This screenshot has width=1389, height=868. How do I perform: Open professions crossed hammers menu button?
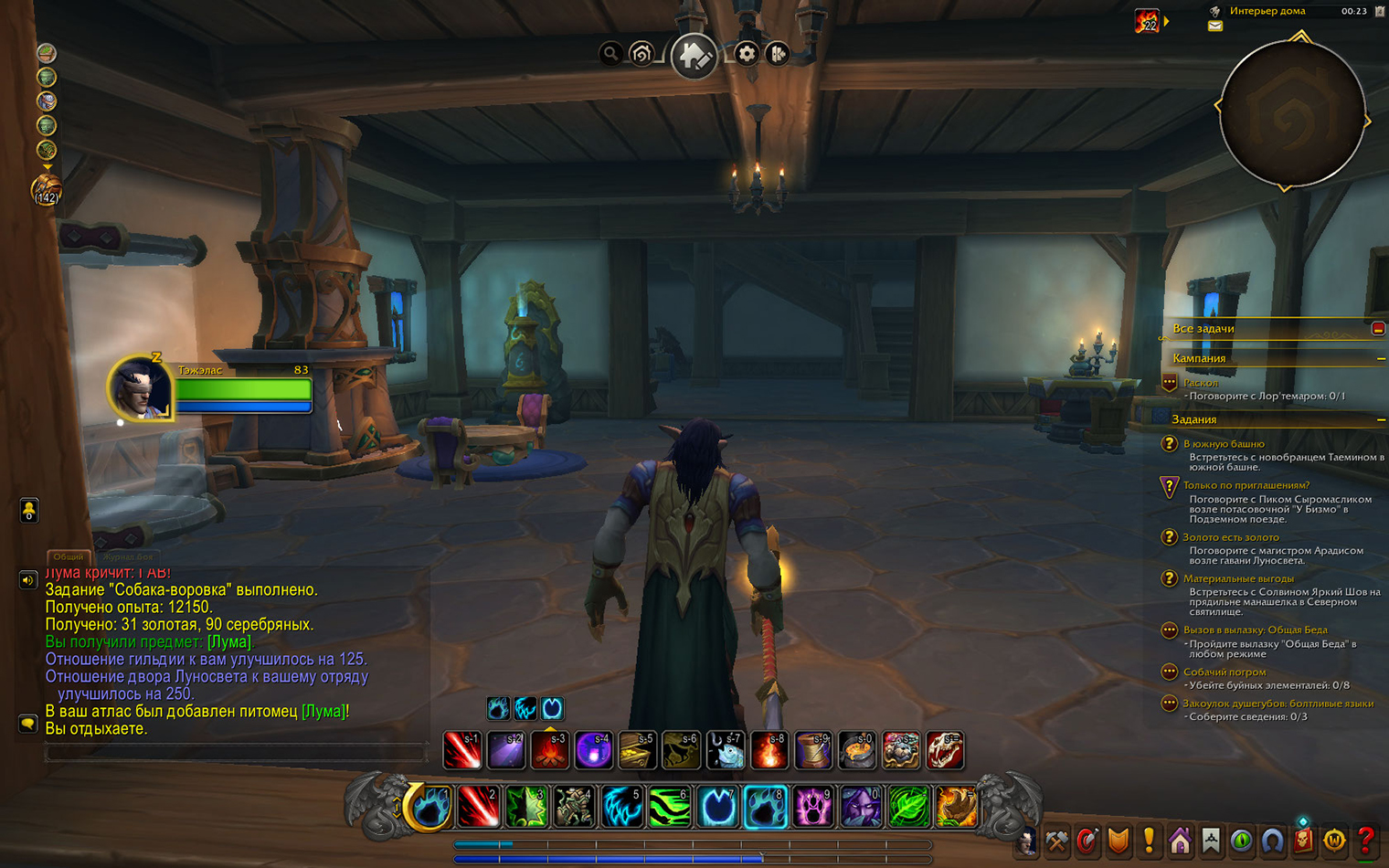pyautogui.click(x=1056, y=840)
